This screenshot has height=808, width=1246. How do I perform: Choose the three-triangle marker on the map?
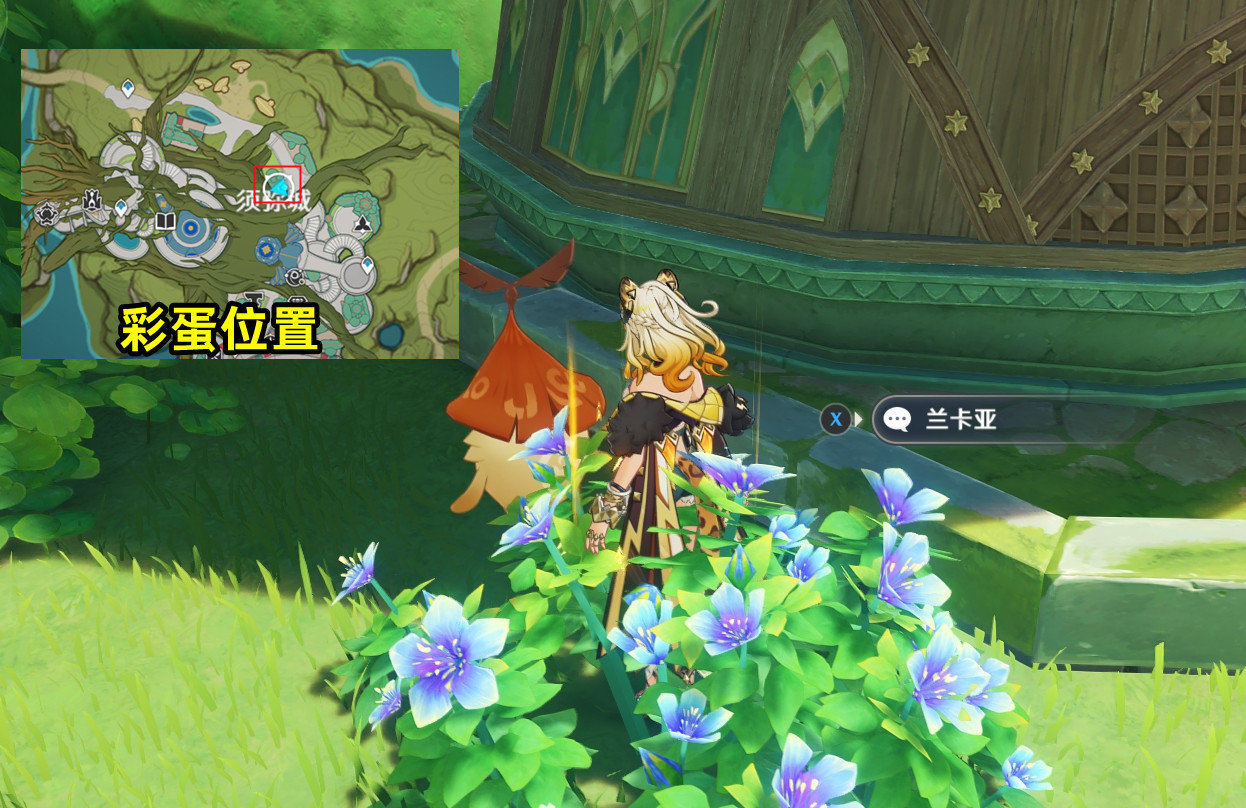tap(362, 226)
